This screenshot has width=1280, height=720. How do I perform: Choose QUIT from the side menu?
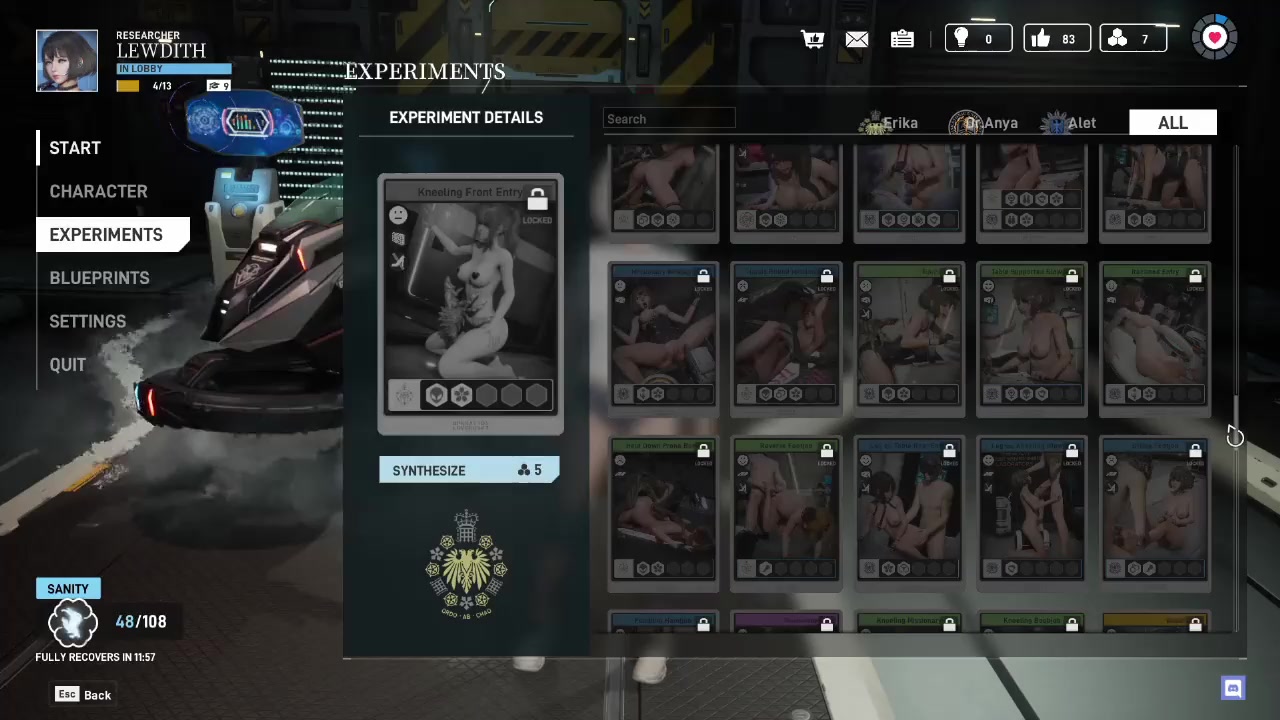tap(68, 365)
